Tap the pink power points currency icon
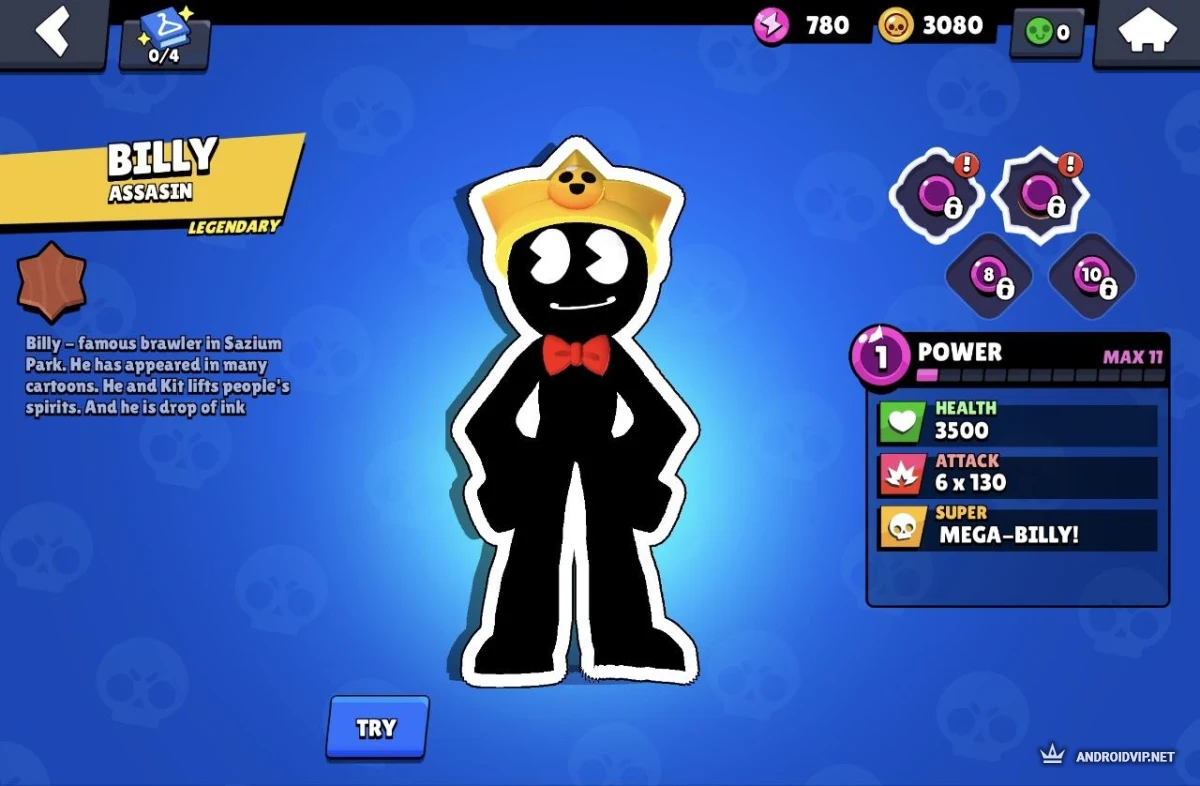Viewport: 1200px width, 786px height. (x=771, y=25)
